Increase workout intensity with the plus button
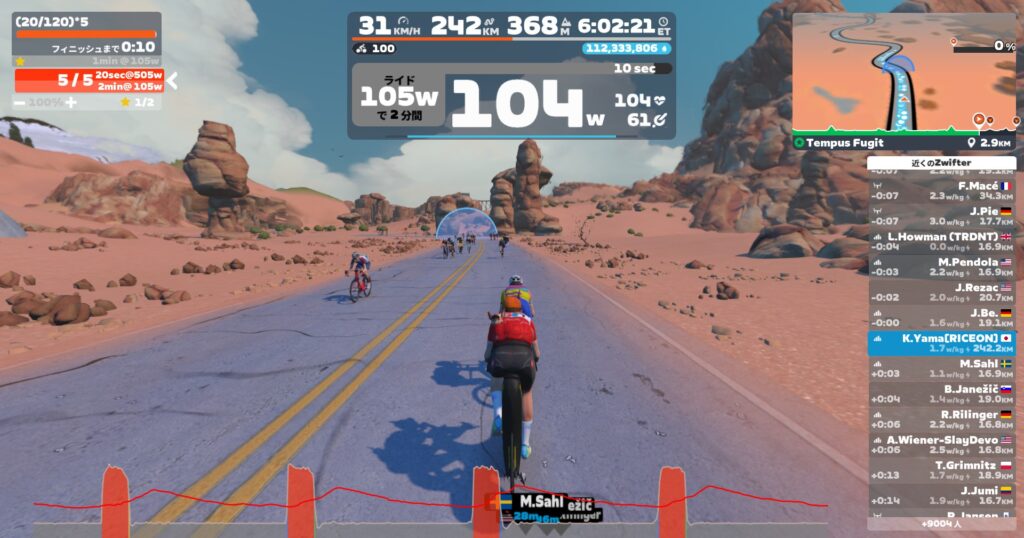This screenshot has height=538, width=1024. click(x=71, y=102)
